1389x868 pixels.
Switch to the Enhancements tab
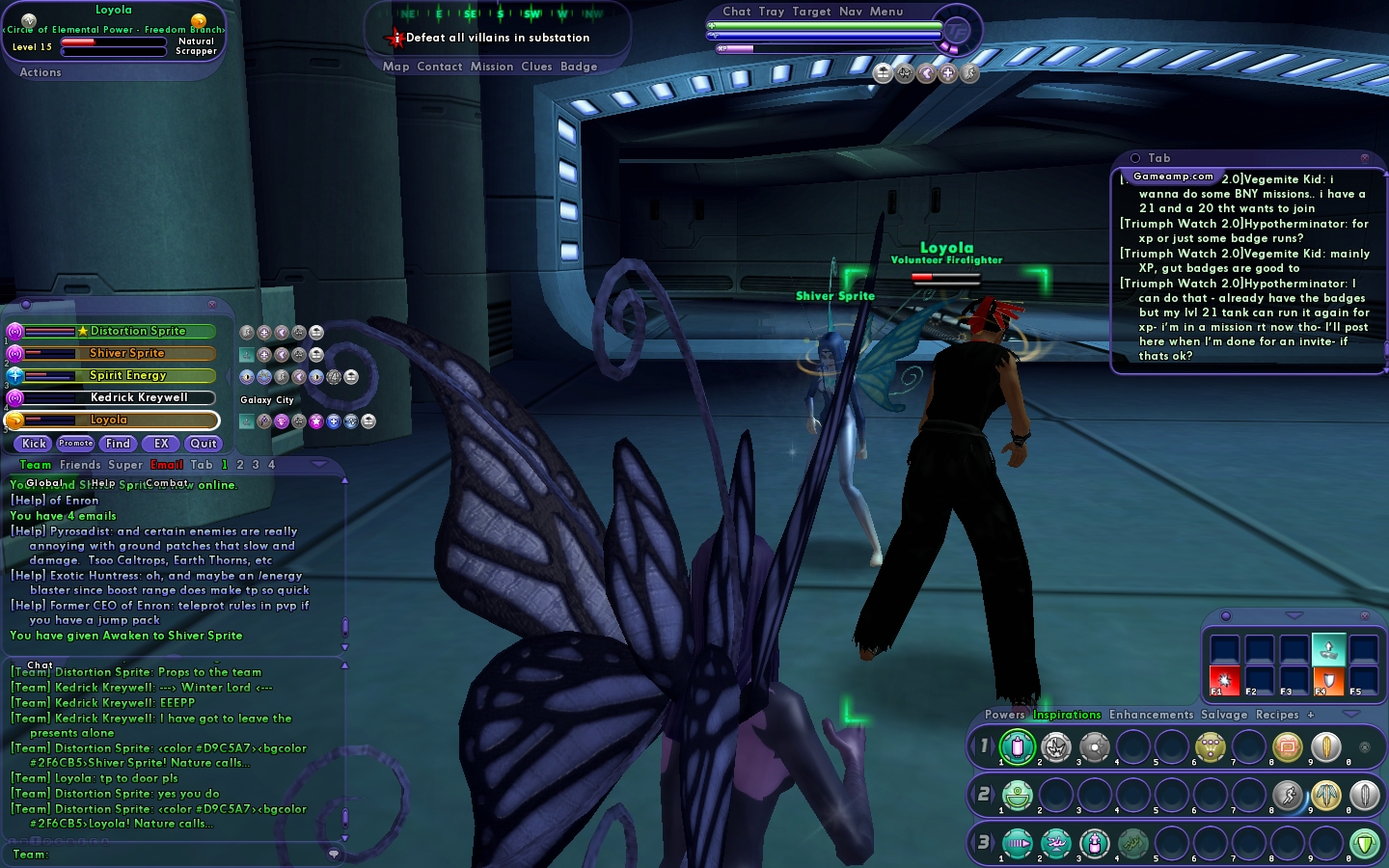pyautogui.click(x=1151, y=715)
